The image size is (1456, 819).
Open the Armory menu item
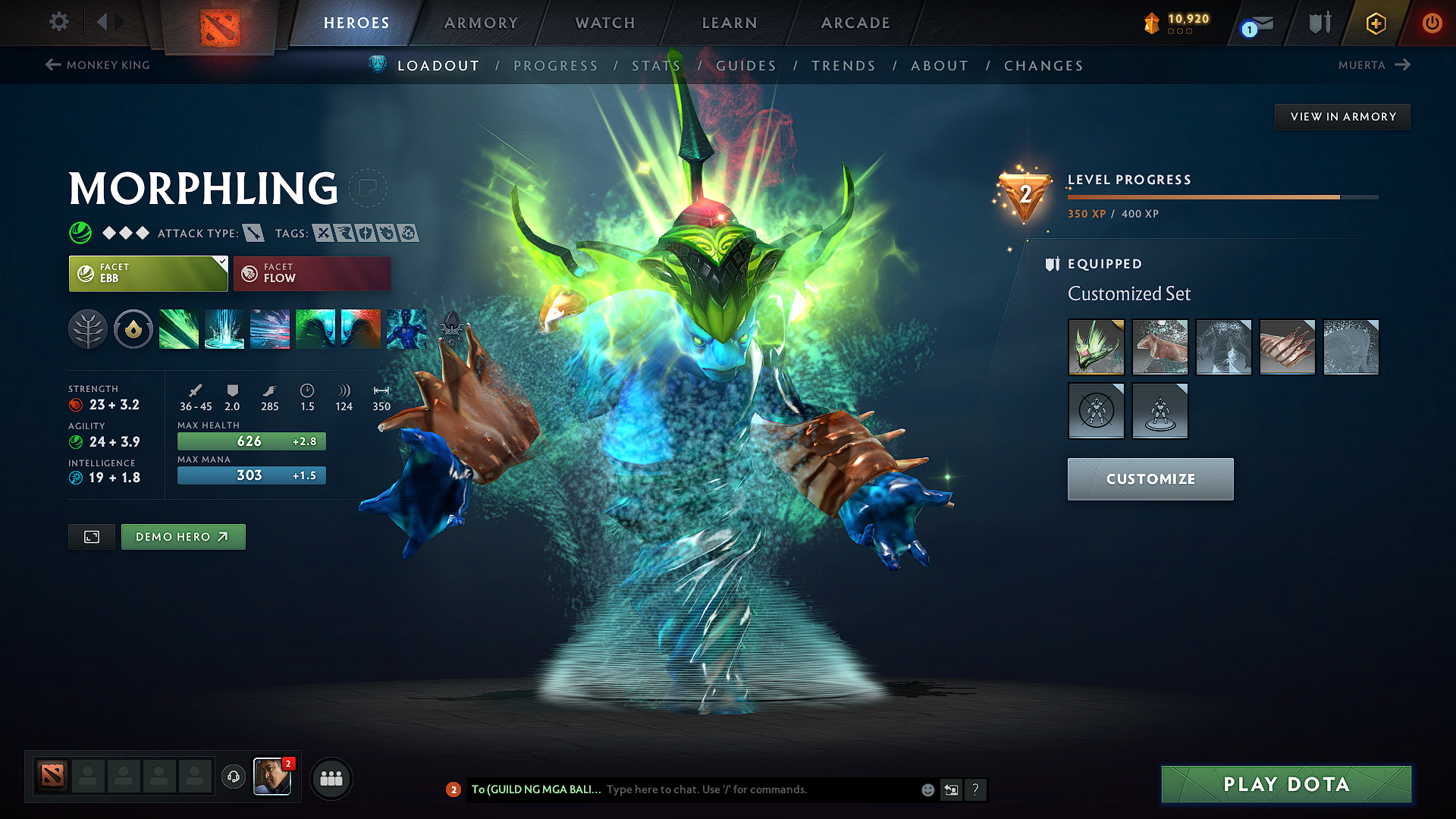(481, 23)
